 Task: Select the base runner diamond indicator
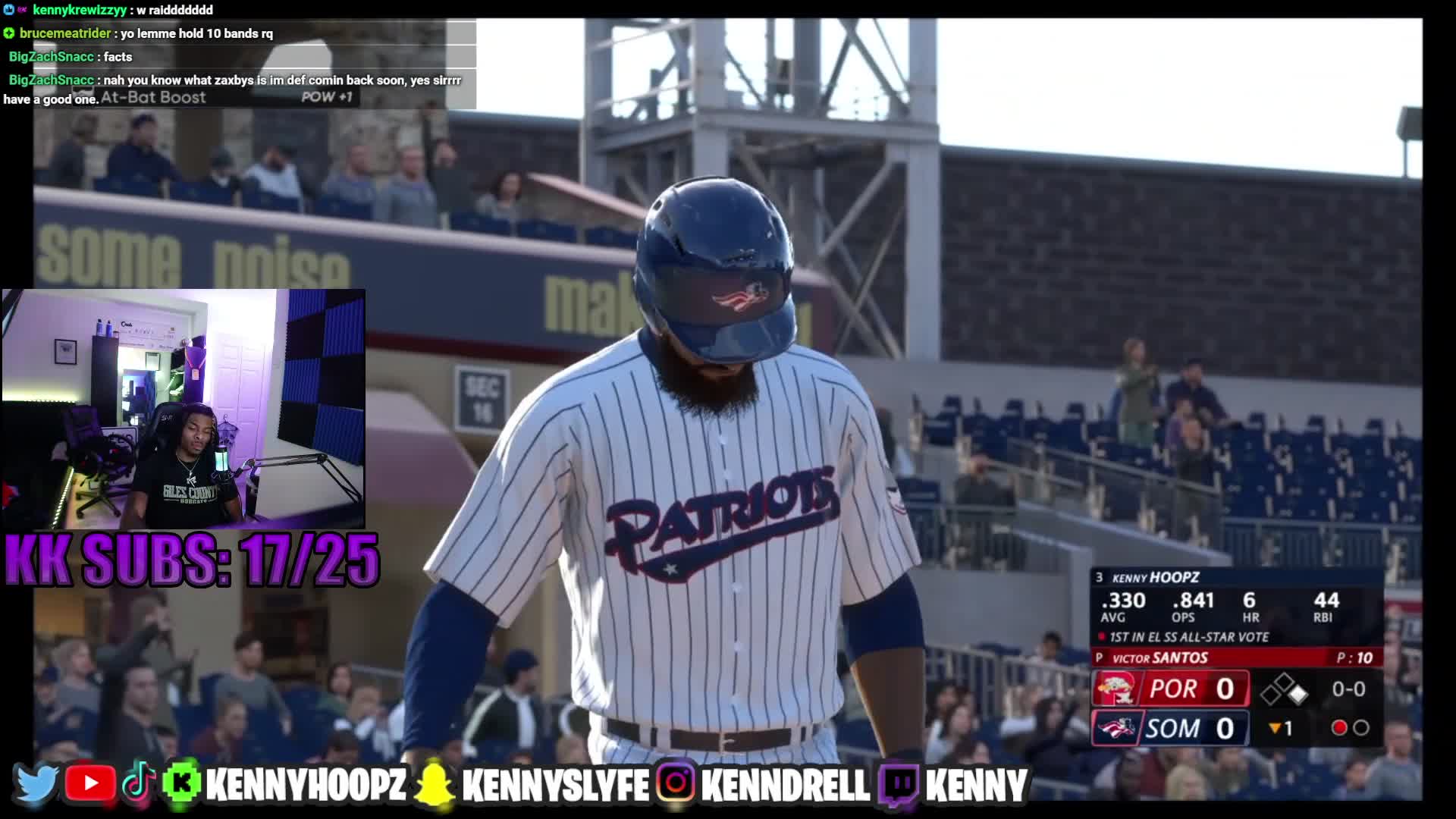(1284, 689)
